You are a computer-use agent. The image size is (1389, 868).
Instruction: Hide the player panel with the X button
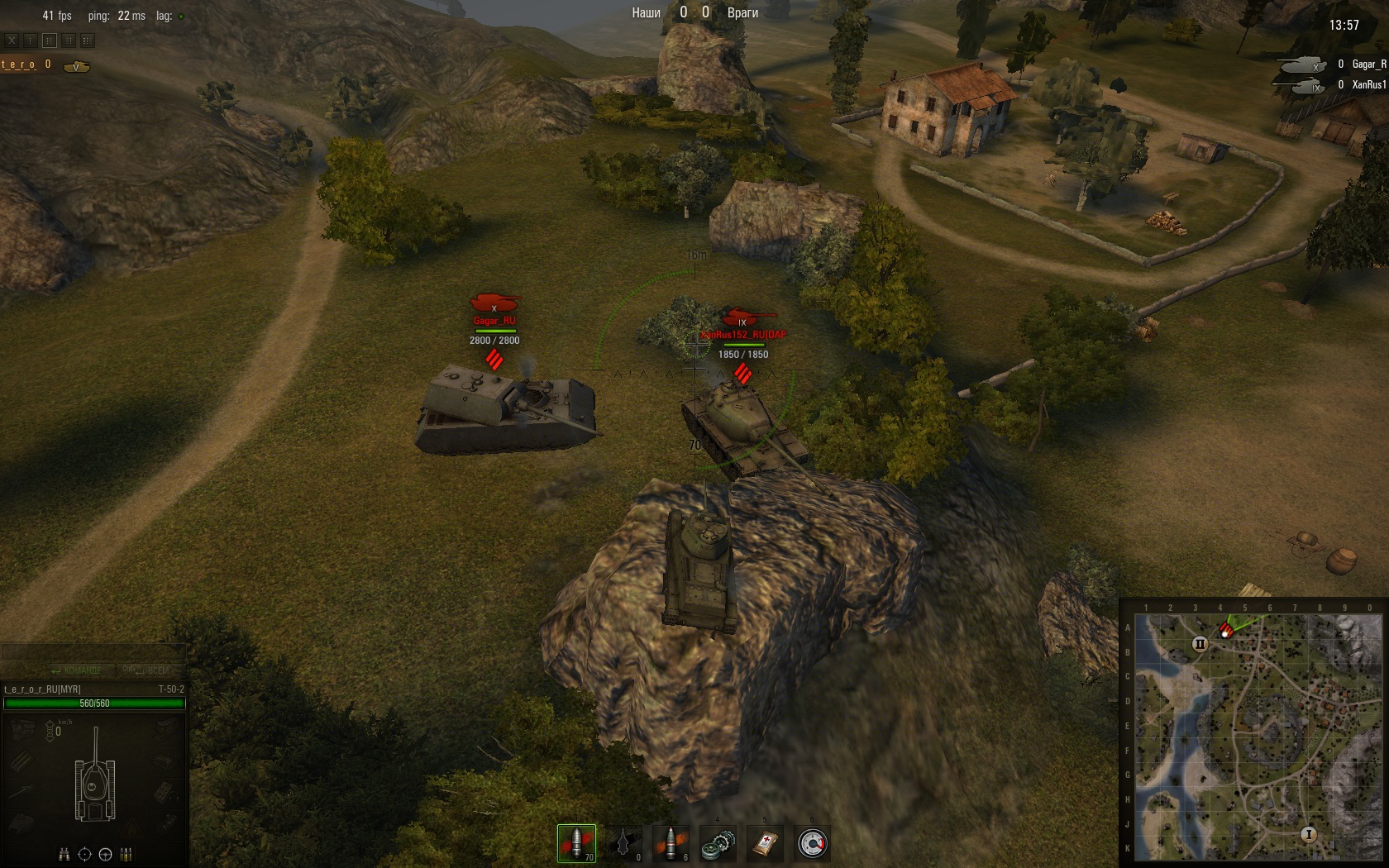tap(12, 40)
